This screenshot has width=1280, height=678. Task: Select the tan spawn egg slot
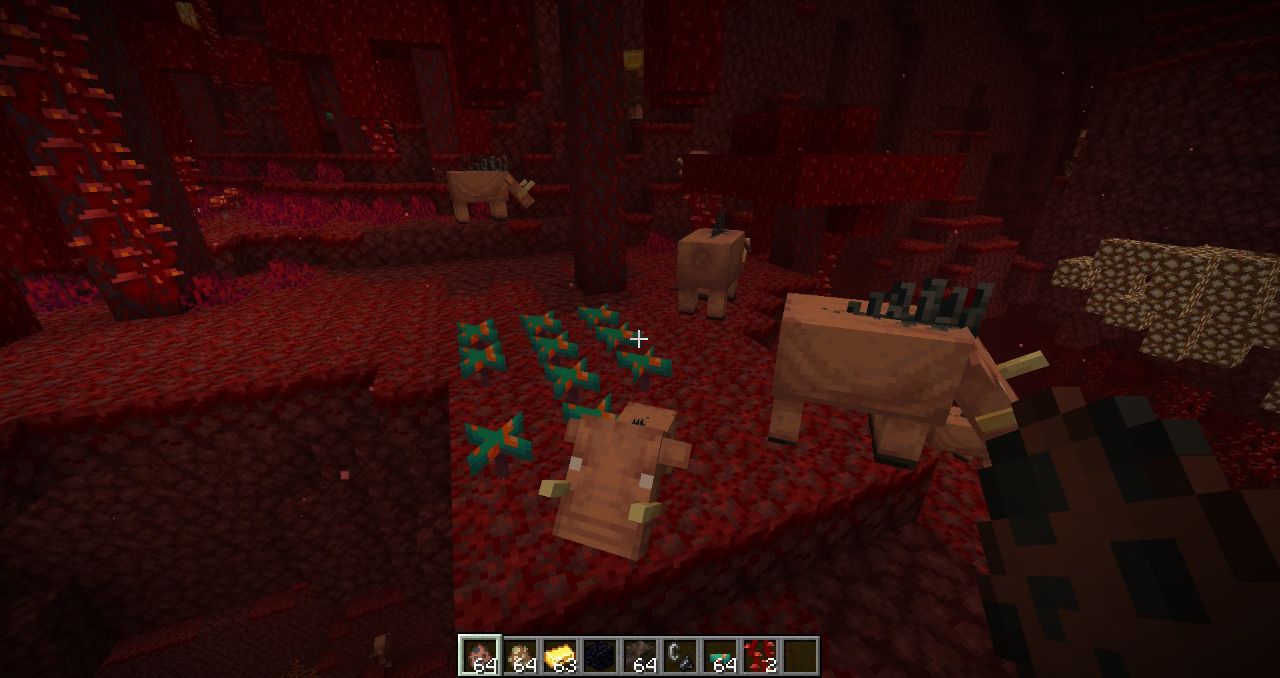[x=519, y=656]
